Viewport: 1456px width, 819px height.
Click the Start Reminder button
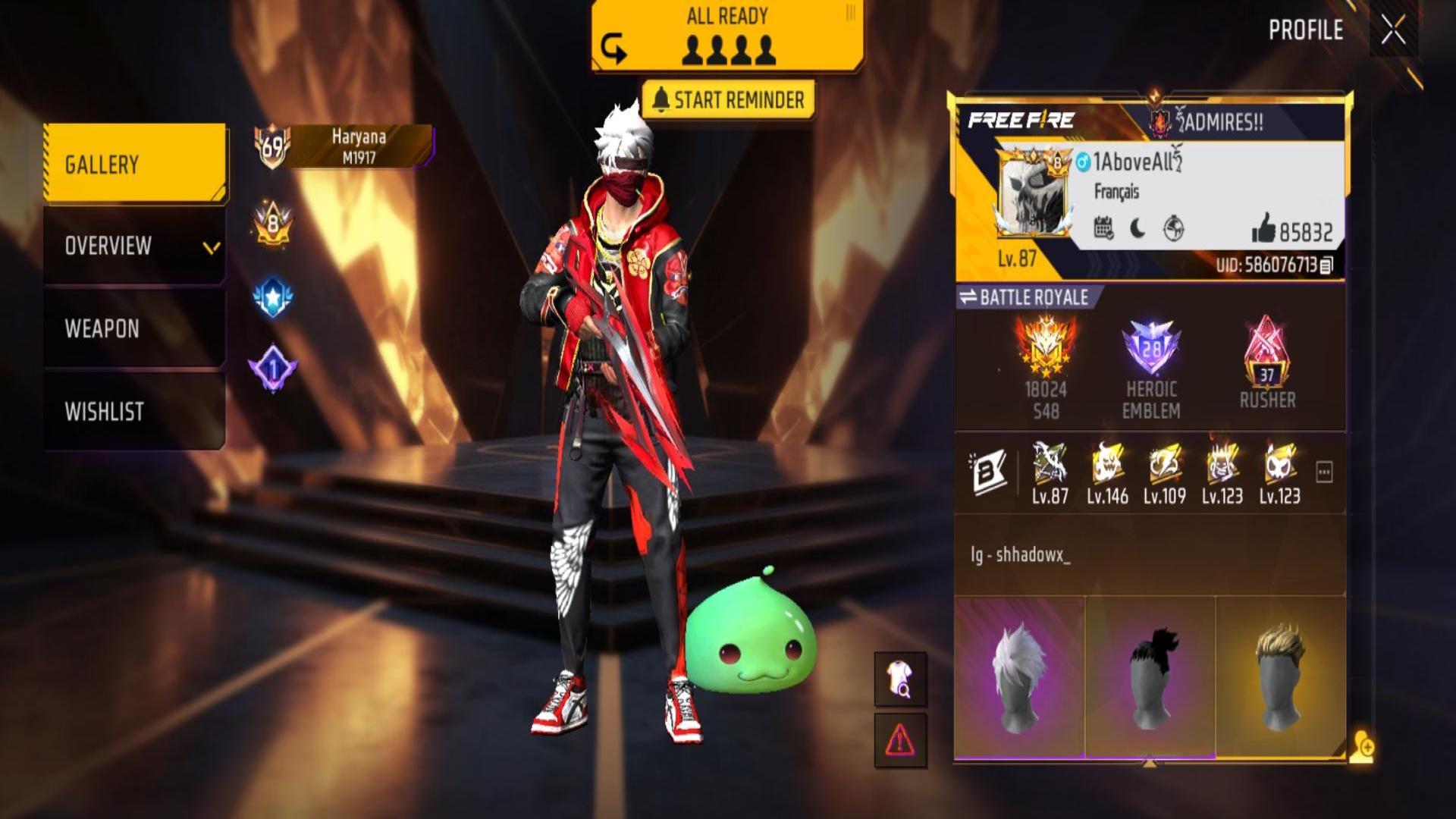pos(728,100)
